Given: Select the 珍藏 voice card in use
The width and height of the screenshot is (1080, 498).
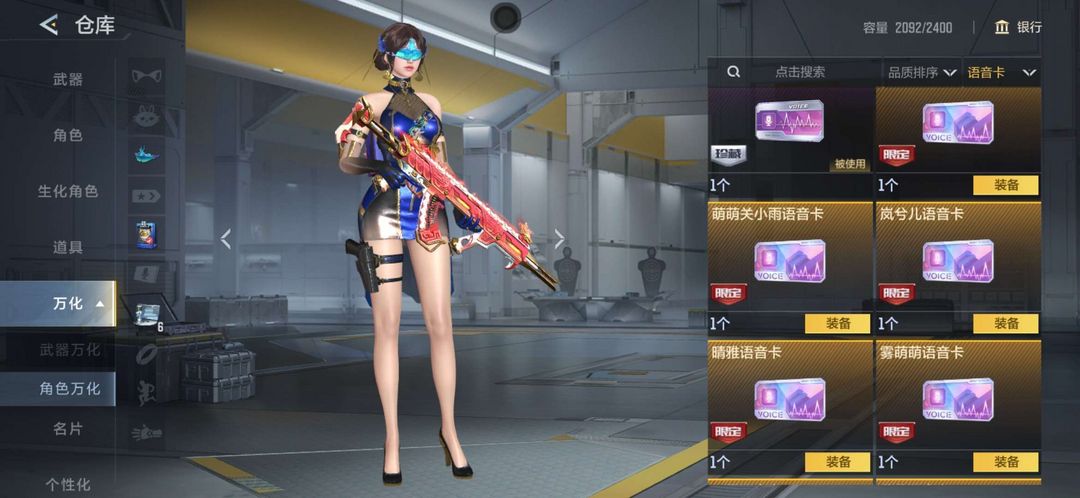Looking at the screenshot, I should pyautogui.click(x=790, y=130).
